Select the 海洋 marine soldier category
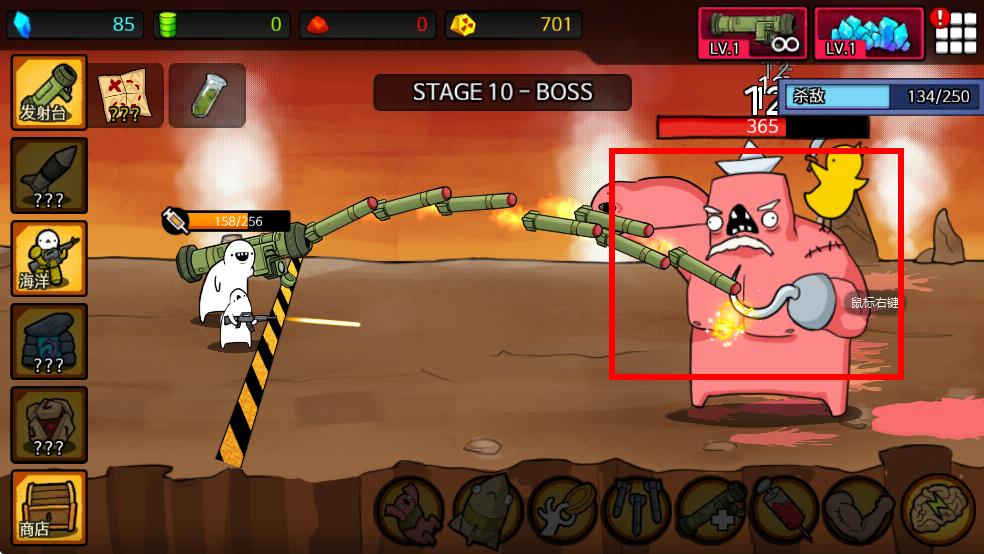 (48, 258)
